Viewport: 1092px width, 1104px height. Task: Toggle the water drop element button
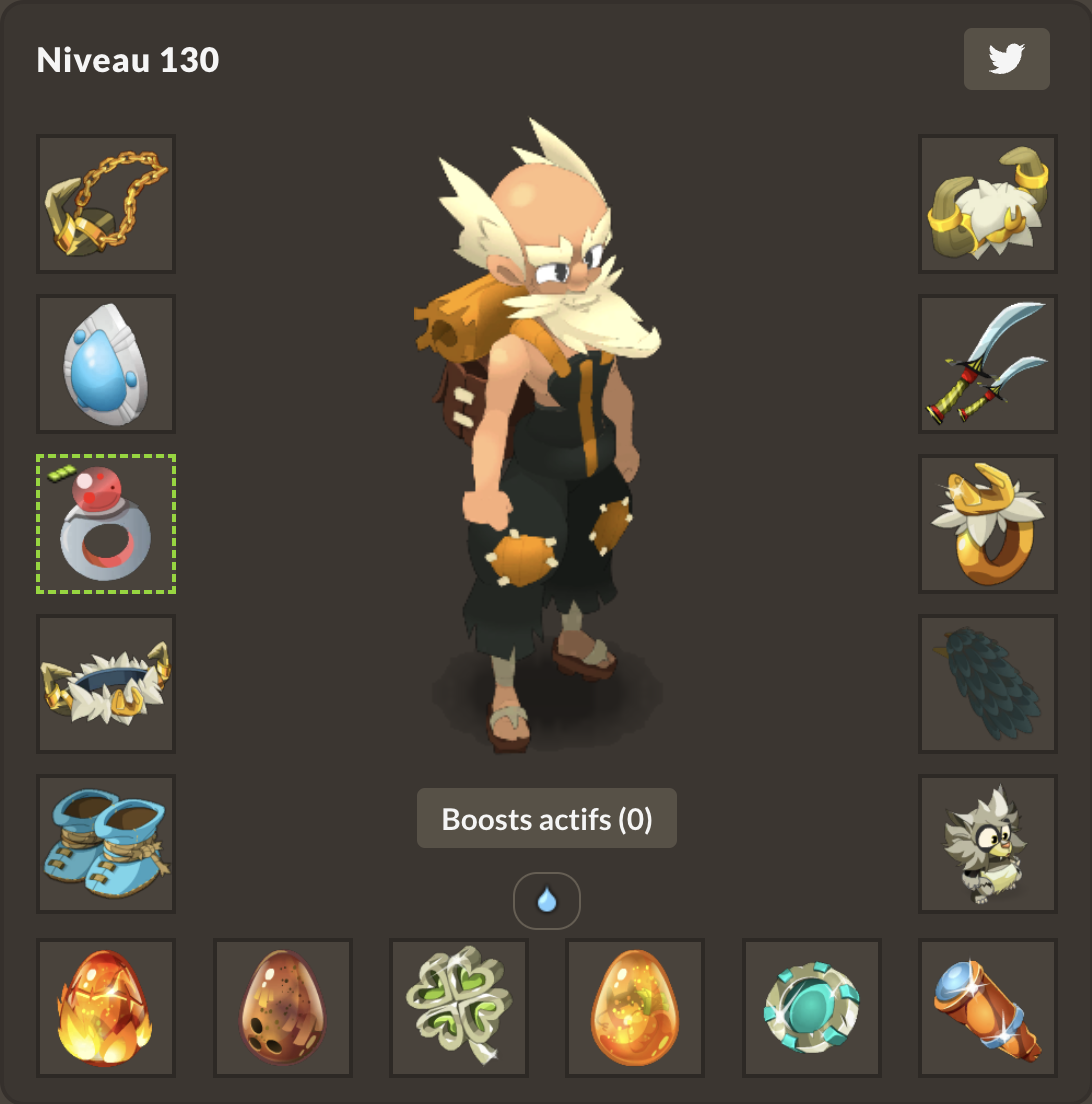547,901
